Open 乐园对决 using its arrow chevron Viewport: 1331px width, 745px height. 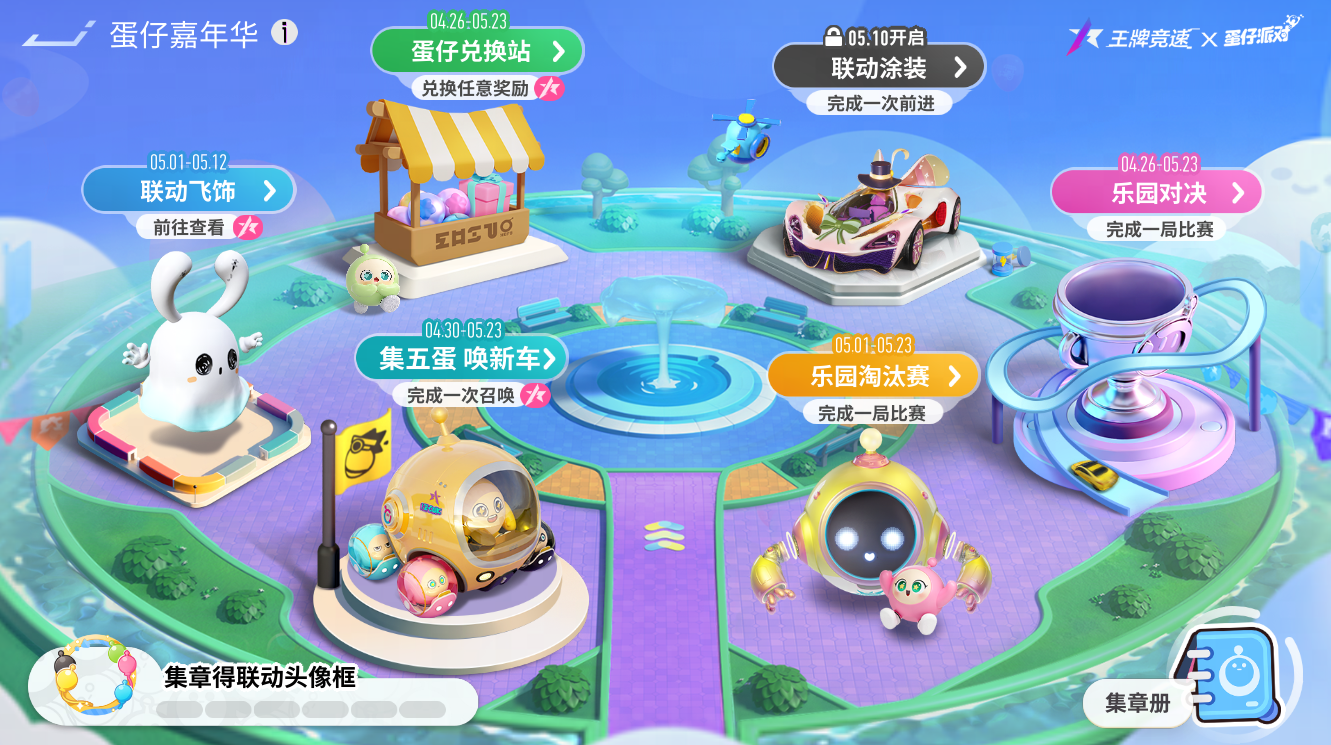pos(1237,190)
